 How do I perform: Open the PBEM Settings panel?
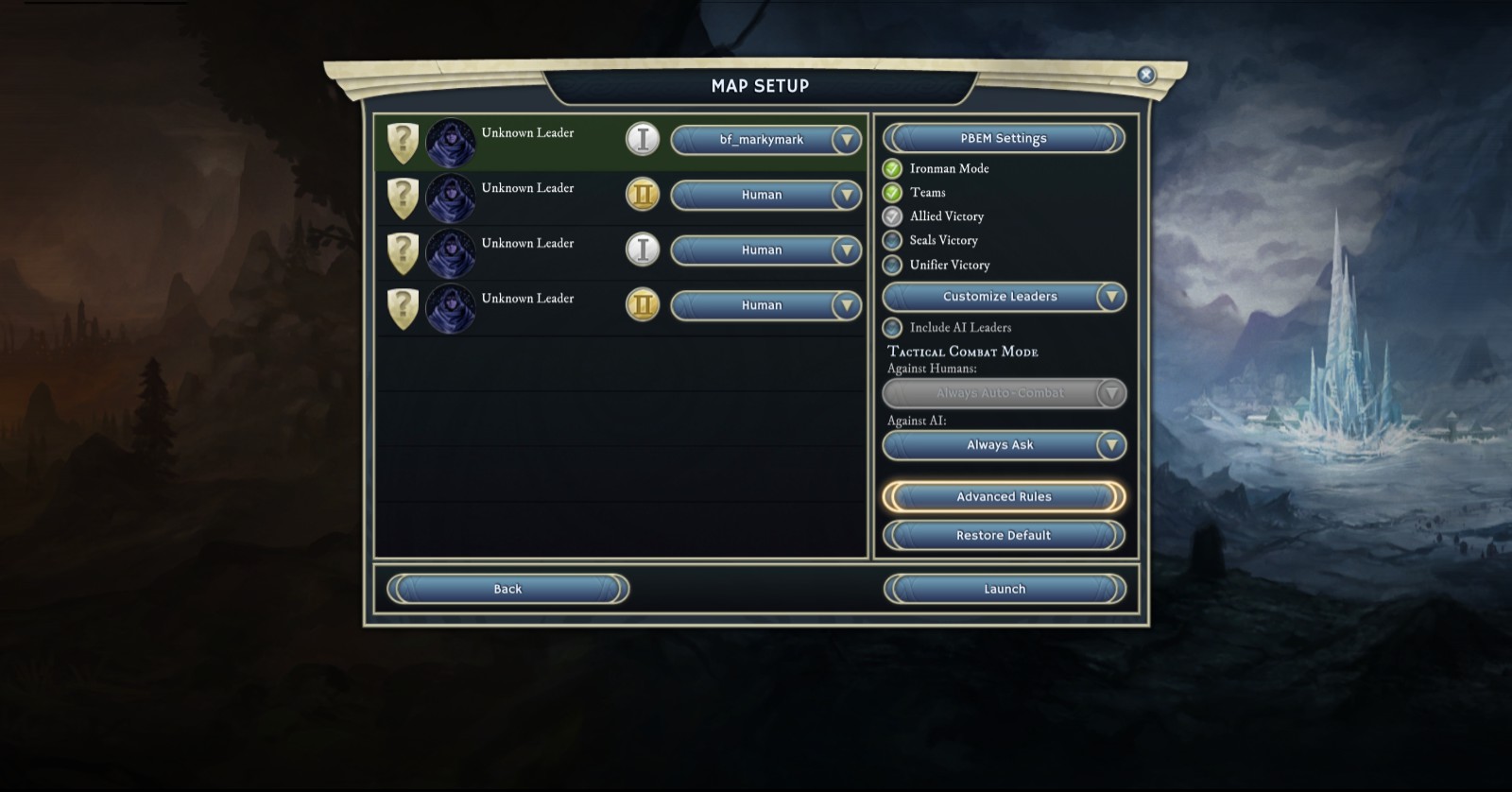(1003, 138)
